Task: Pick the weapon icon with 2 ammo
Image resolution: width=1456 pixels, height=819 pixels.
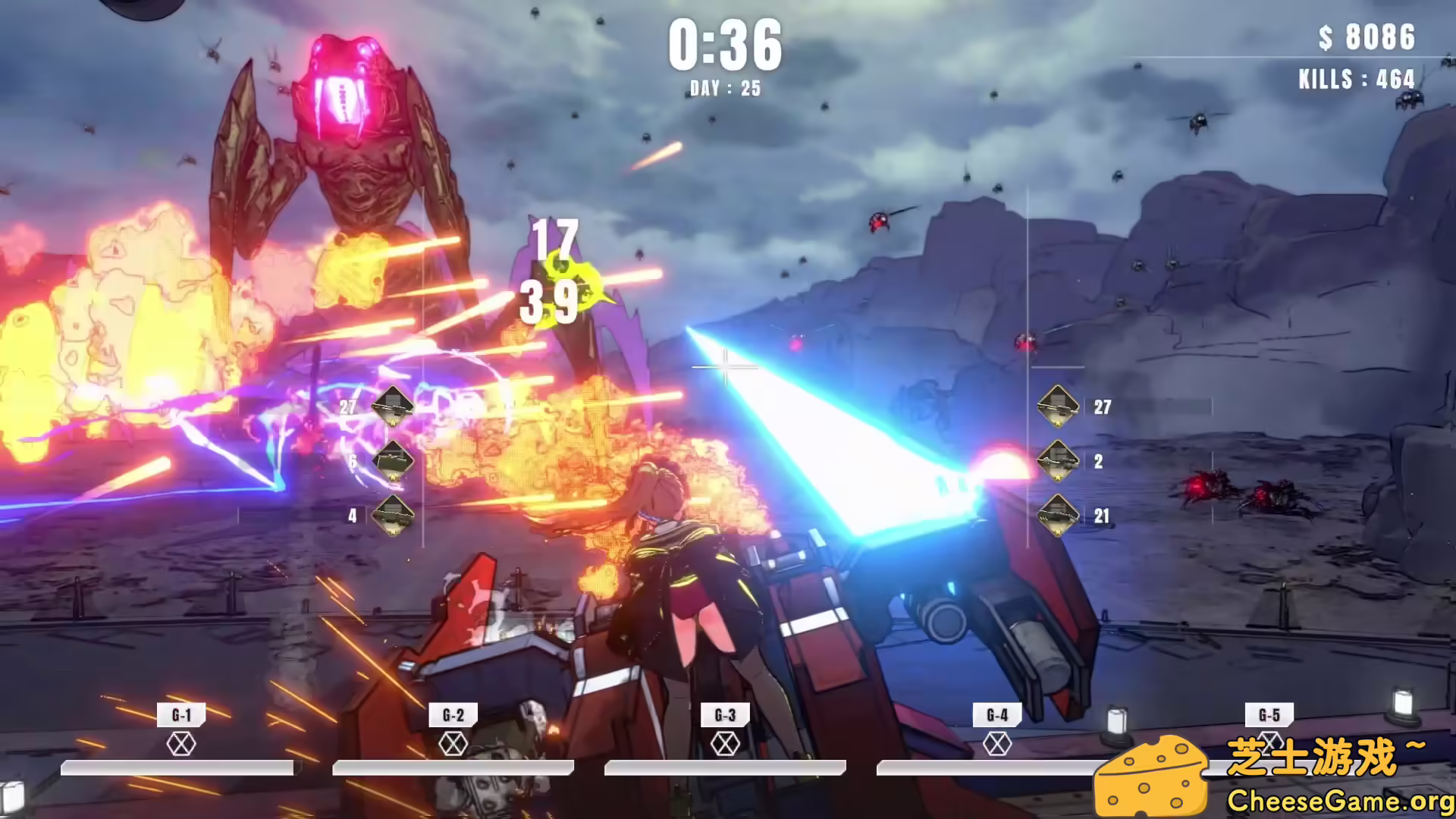Action: 1058,460
